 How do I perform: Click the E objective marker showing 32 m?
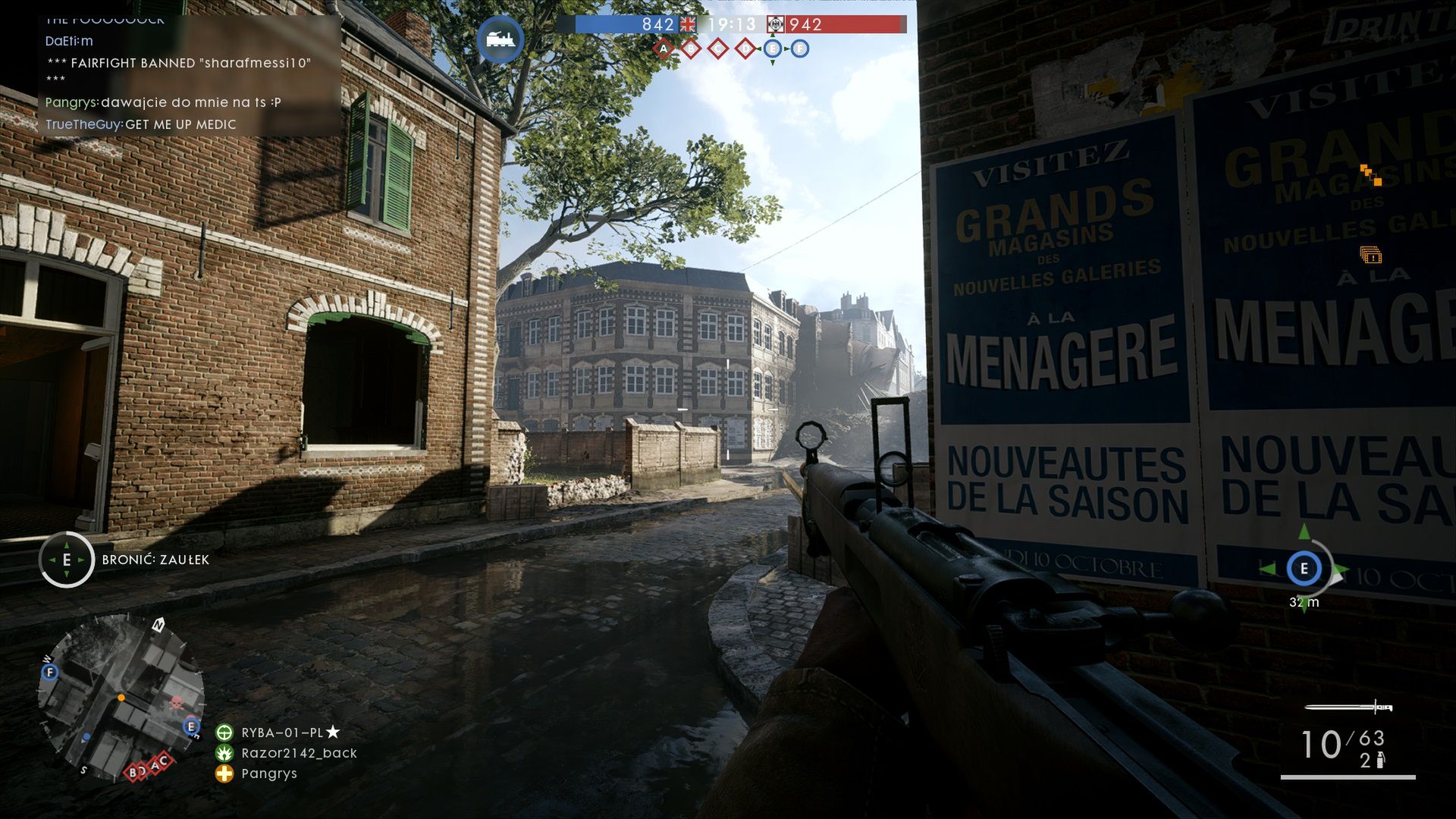[1304, 569]
